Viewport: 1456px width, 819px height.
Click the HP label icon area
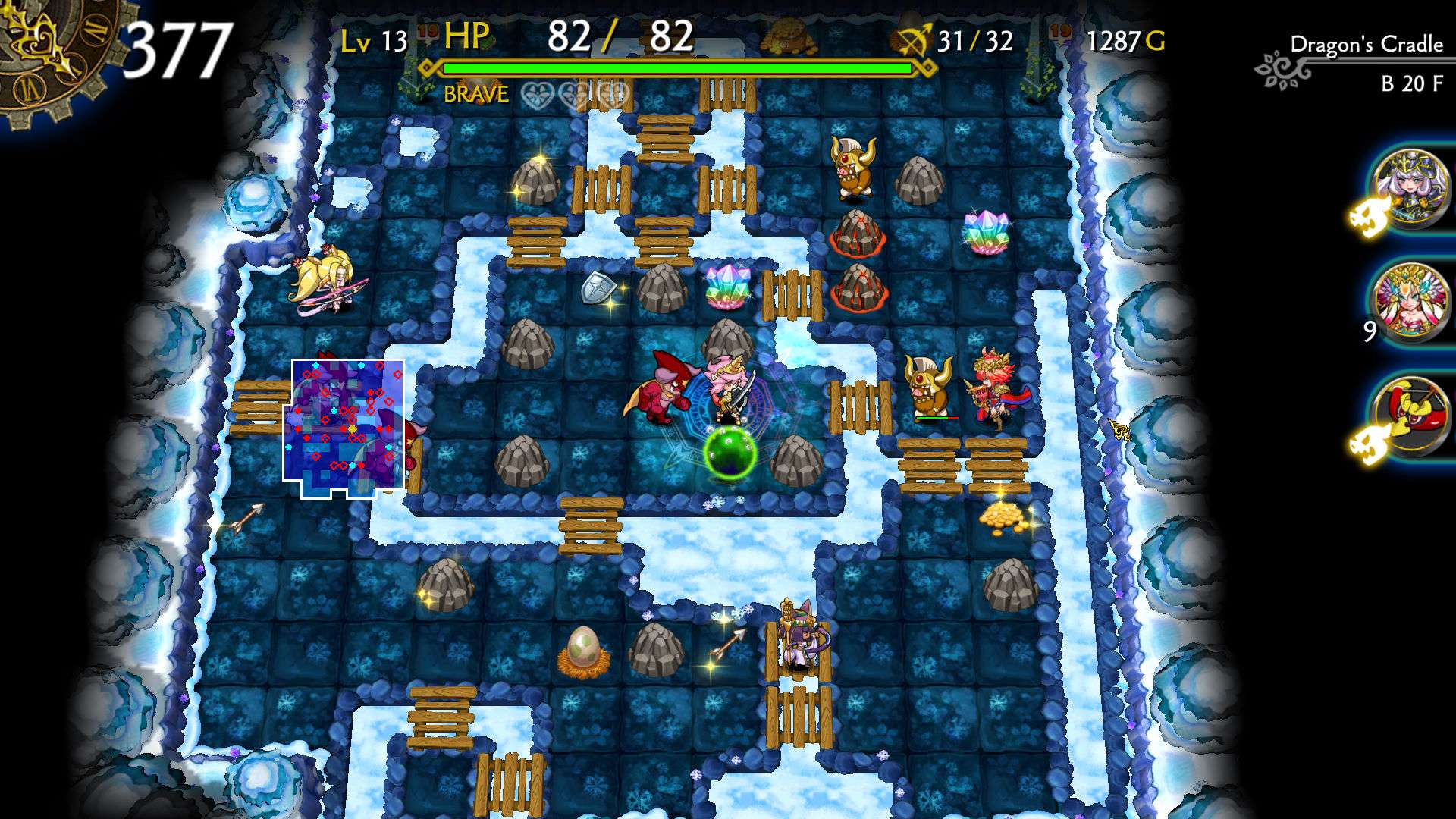point(466,34)
